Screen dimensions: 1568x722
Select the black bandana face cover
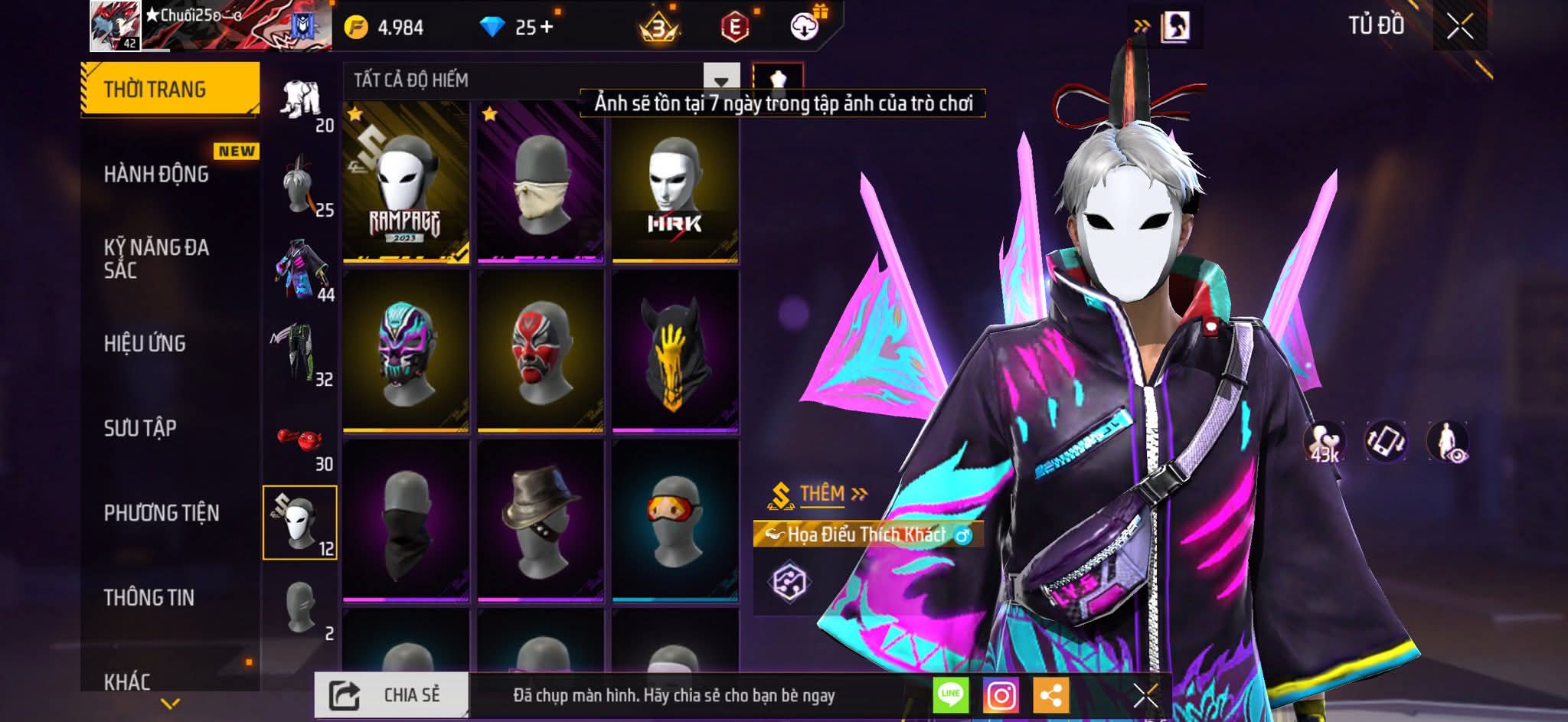406,521
